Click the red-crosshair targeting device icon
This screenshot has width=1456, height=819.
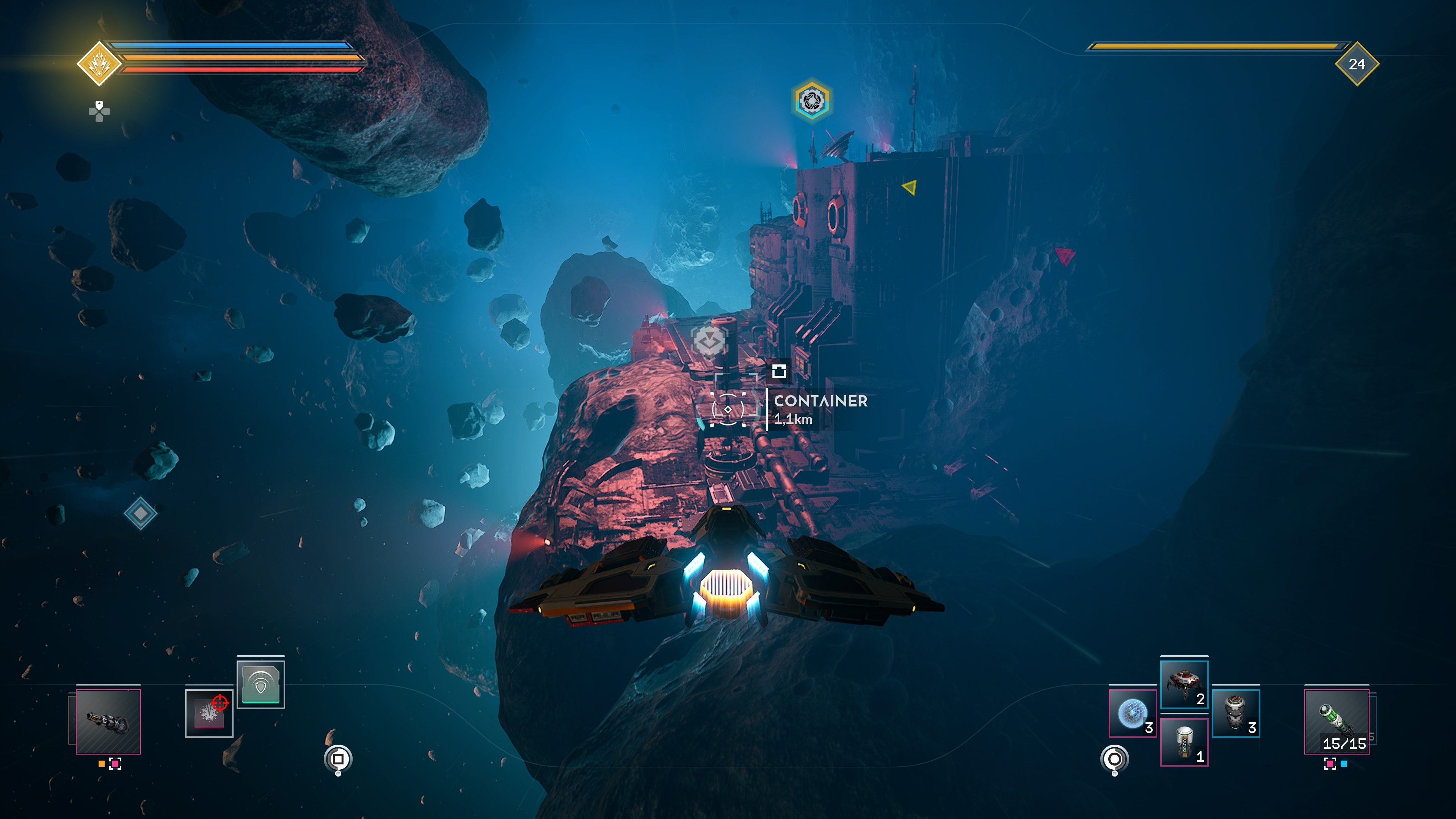pyautogui.click(x=209, y=713)
